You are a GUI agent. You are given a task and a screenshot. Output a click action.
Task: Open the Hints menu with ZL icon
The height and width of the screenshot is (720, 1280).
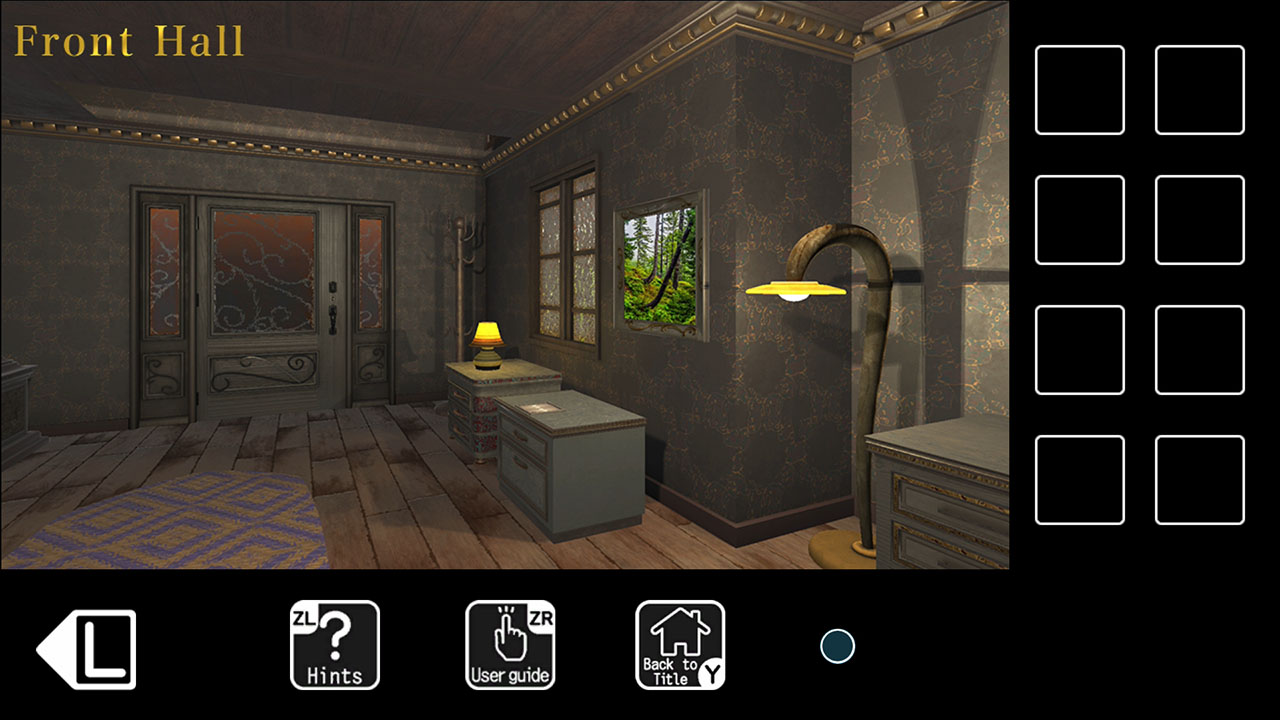coord(334,645)
